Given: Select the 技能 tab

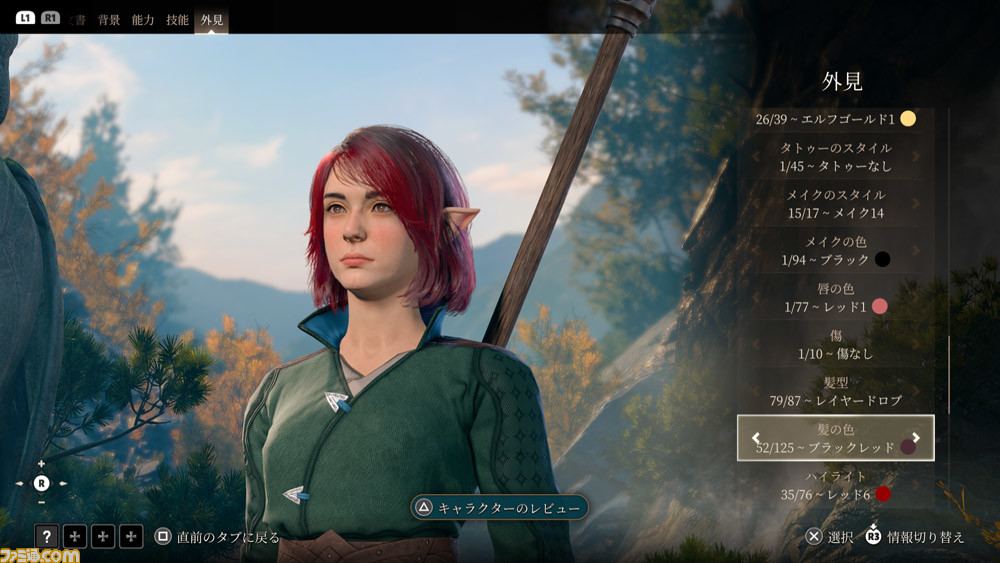Looking at the screenshot, I should pyautogui.click(x=177, y=19).
